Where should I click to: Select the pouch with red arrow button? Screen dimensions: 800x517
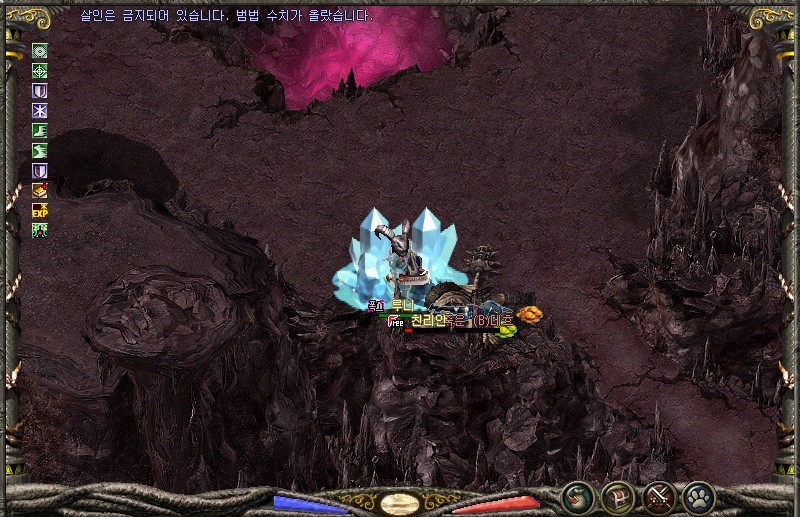tap(577, 496)
